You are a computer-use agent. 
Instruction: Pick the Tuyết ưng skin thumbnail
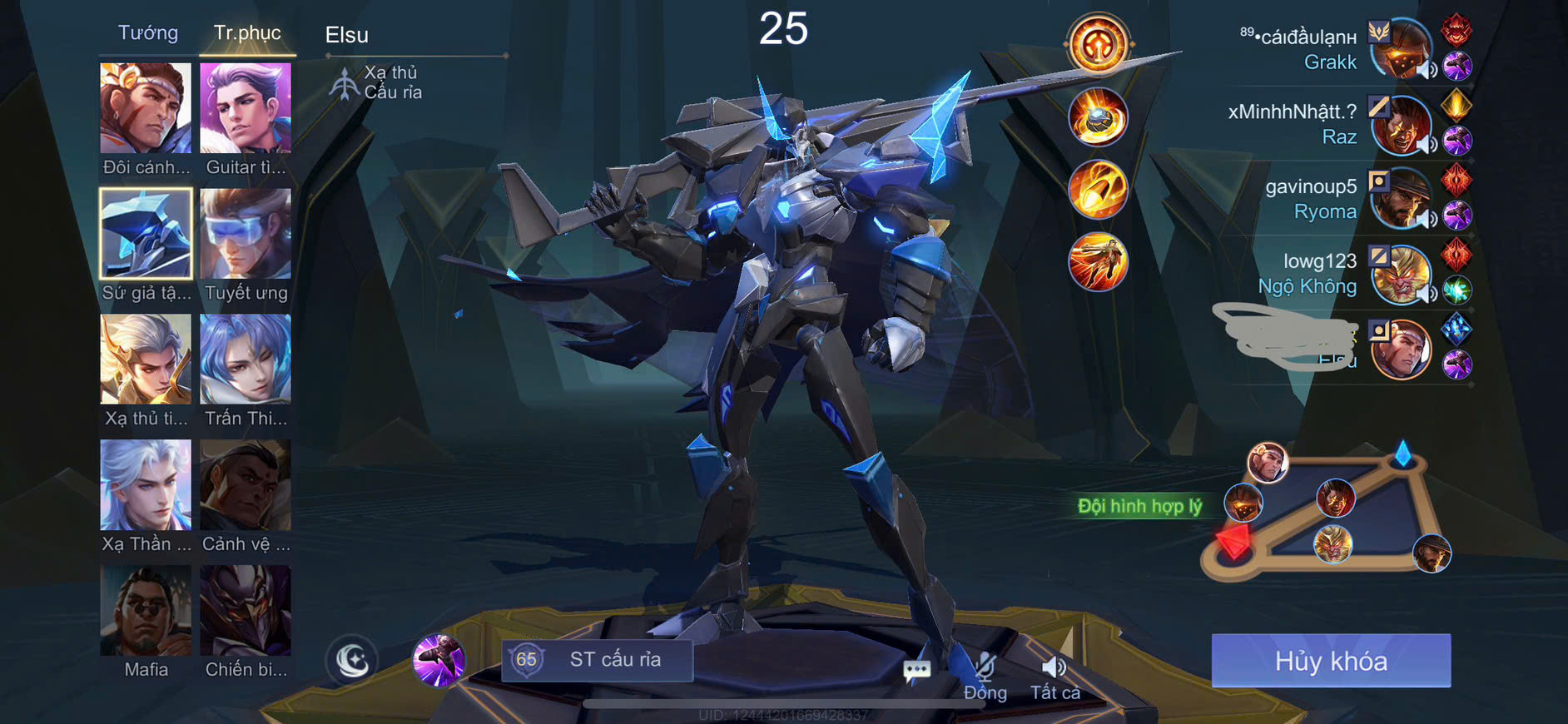pos(246,234)
